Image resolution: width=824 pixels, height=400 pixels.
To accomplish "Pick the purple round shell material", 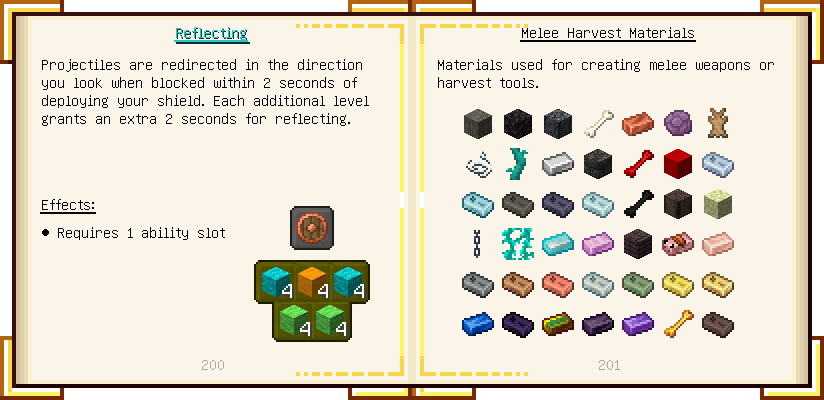I will pos(678,124).
